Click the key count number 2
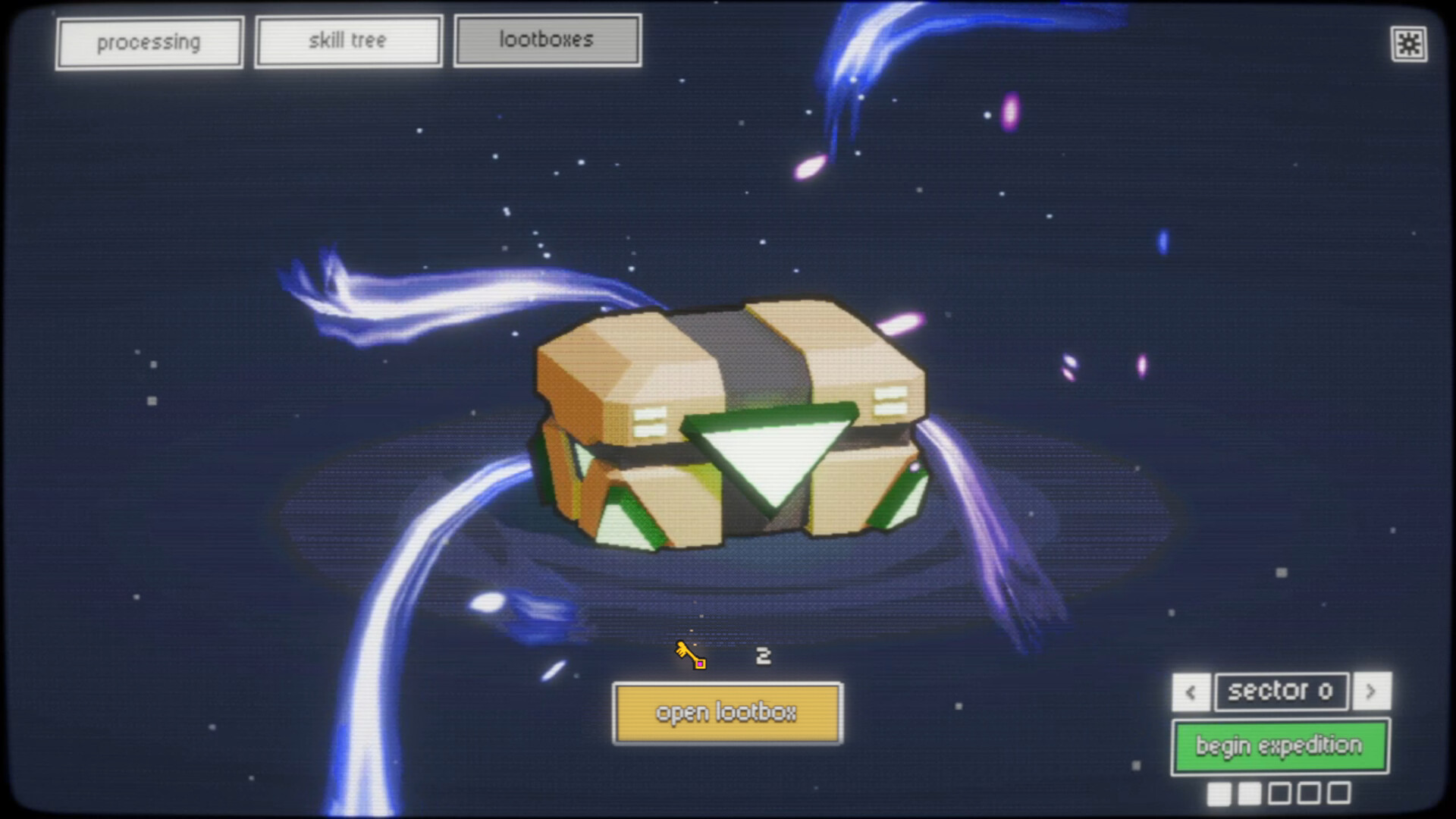Screen dimensions: 1456x819 762,655
